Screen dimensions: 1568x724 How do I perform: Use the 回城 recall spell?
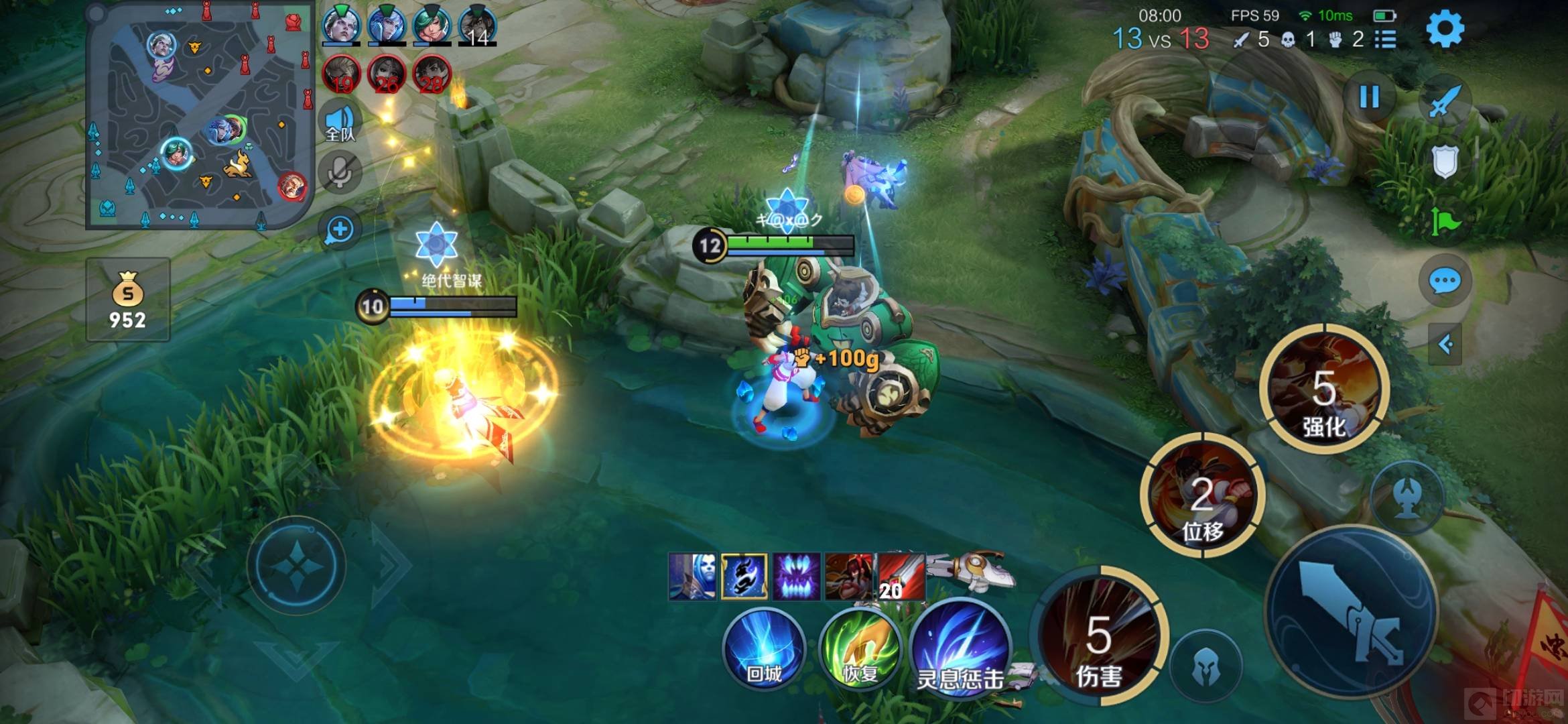[x=764, y=649]
